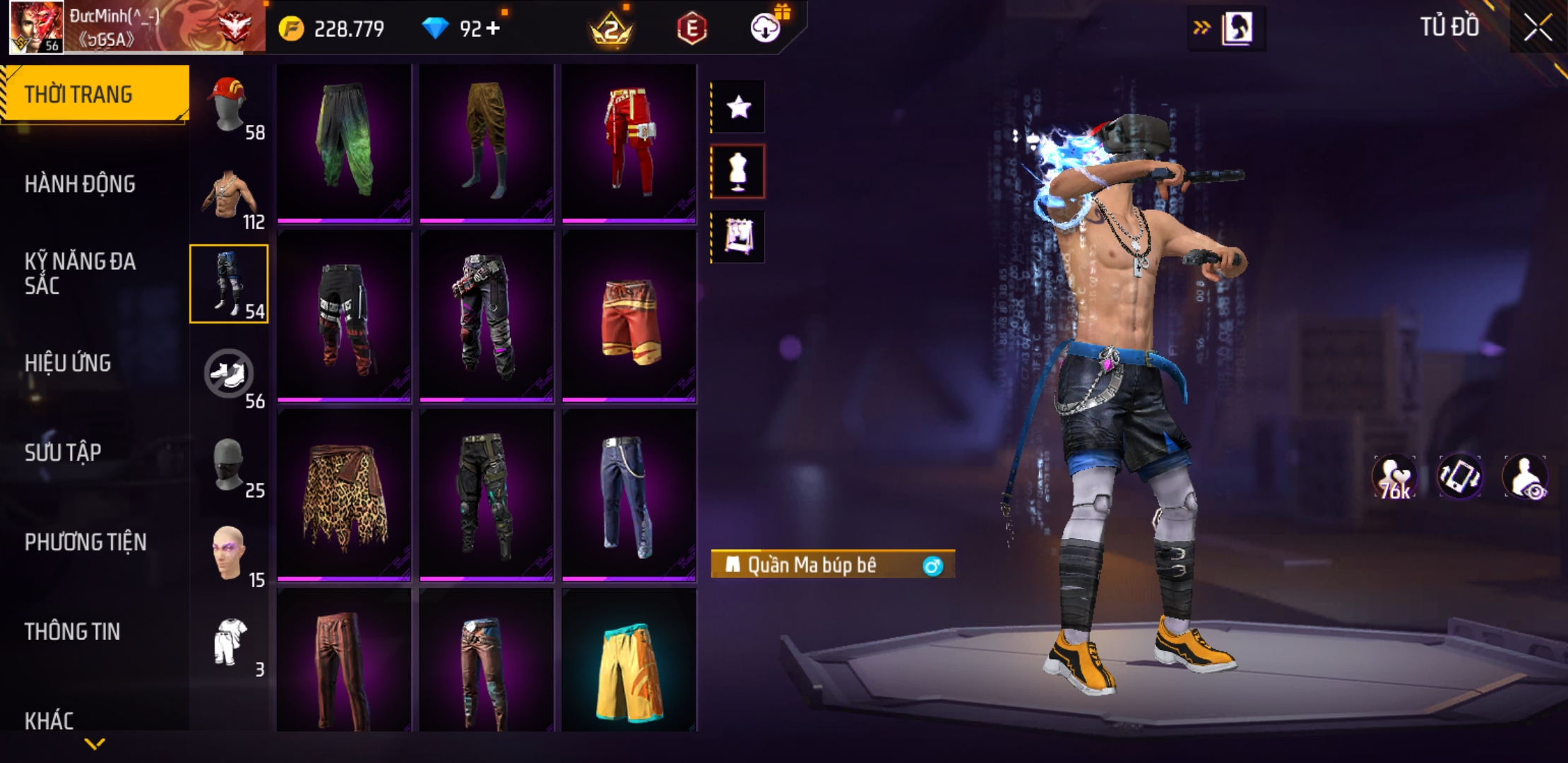The width and height of the screenshot is (1568, 763).
Task: Select the HIỆU ỨNG tab
Action: (x=68, y=363)
